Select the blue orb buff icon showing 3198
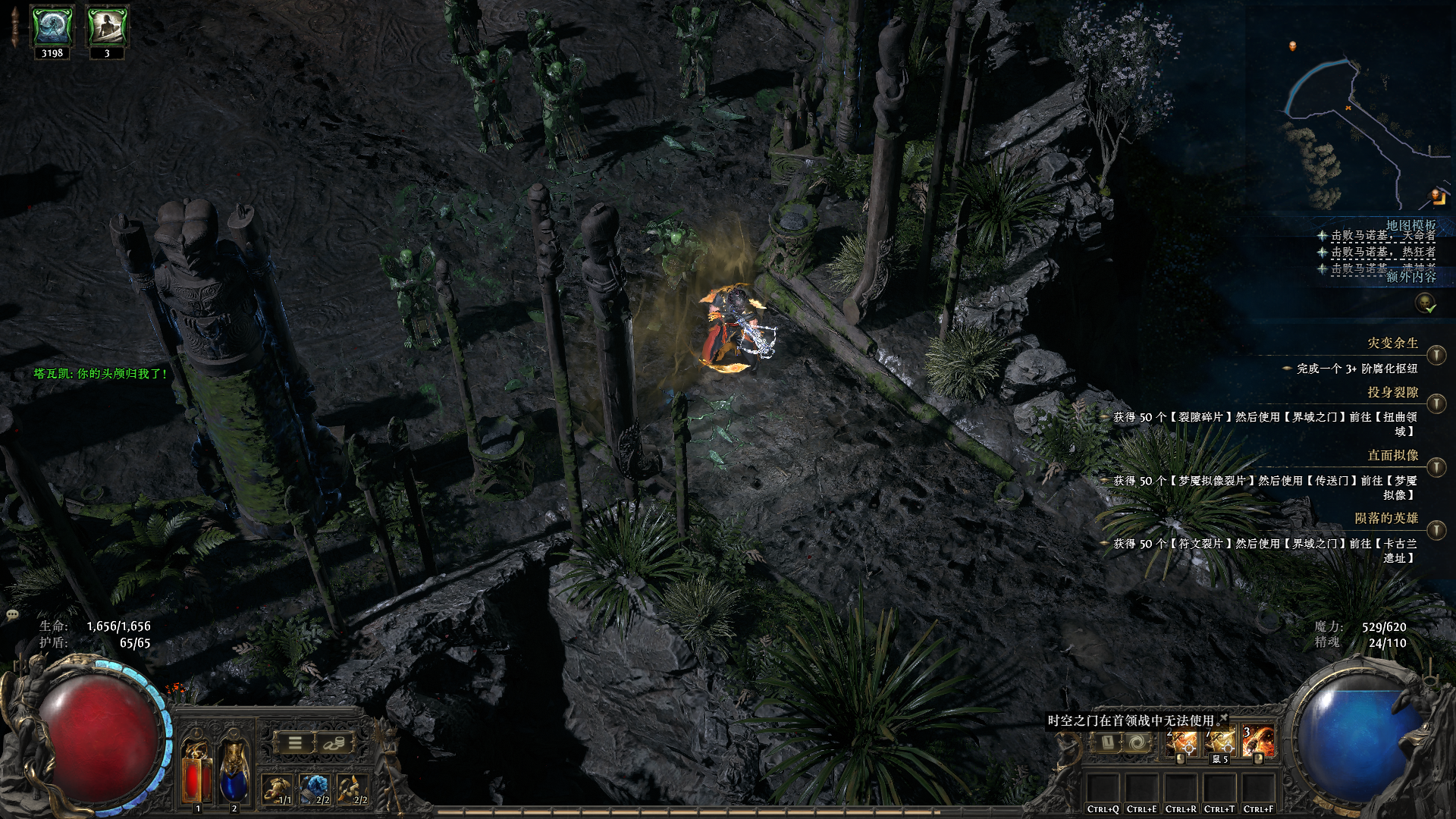The height and width of the screenshot is (819, 1456). tap(52, 27)
